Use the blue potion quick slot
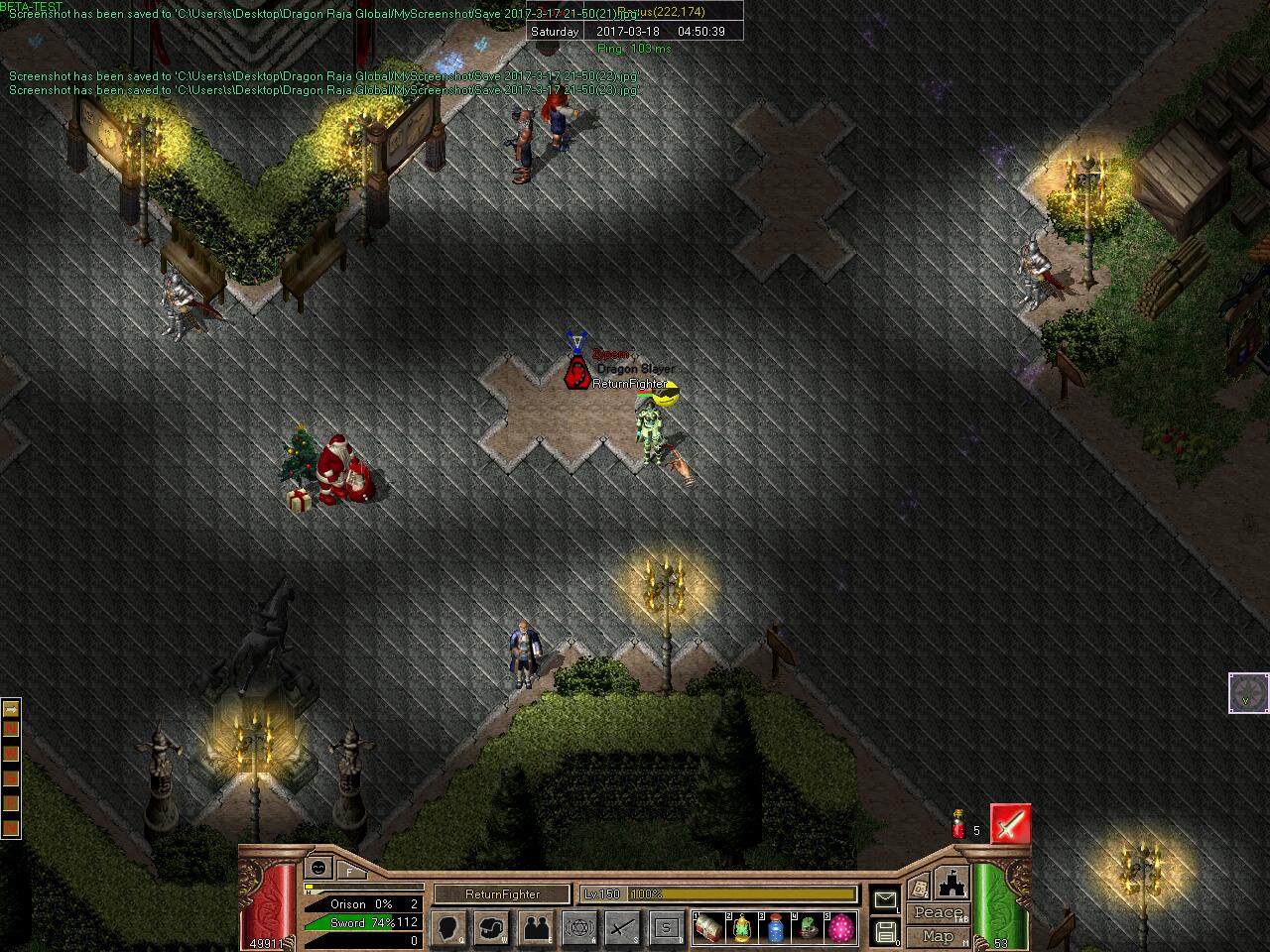 pos(775,929)
